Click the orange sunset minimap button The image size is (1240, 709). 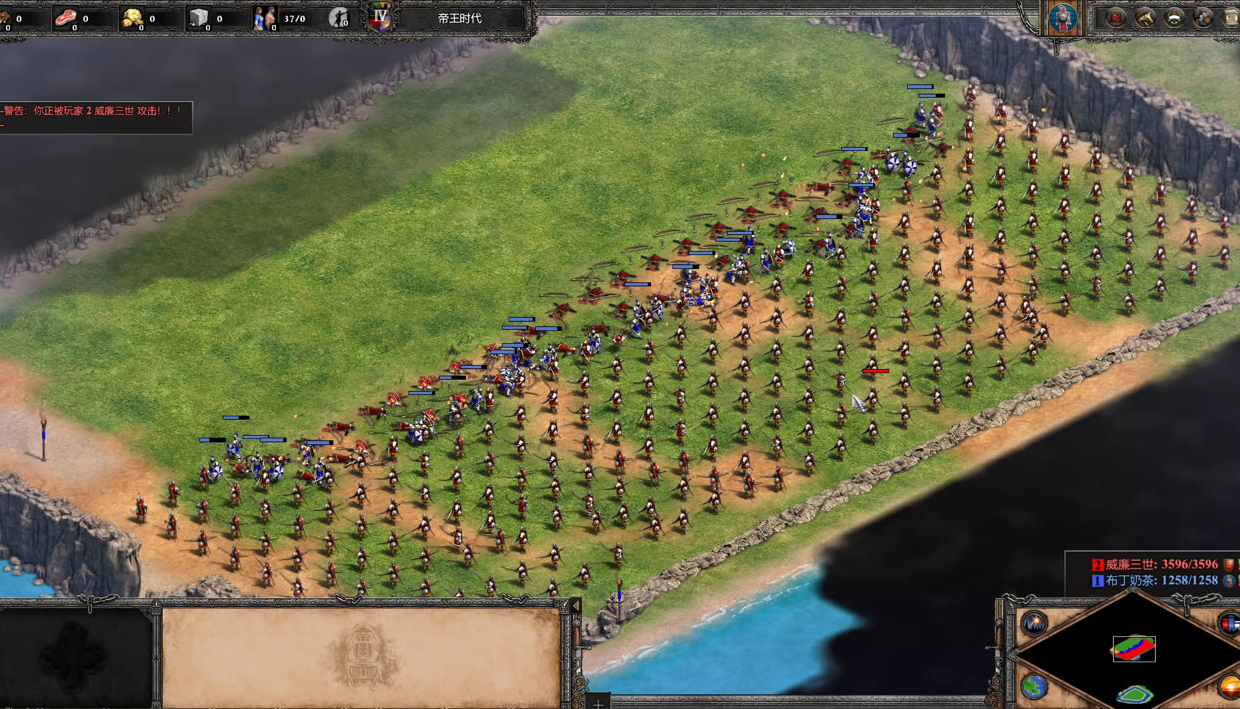point(1230,688)
